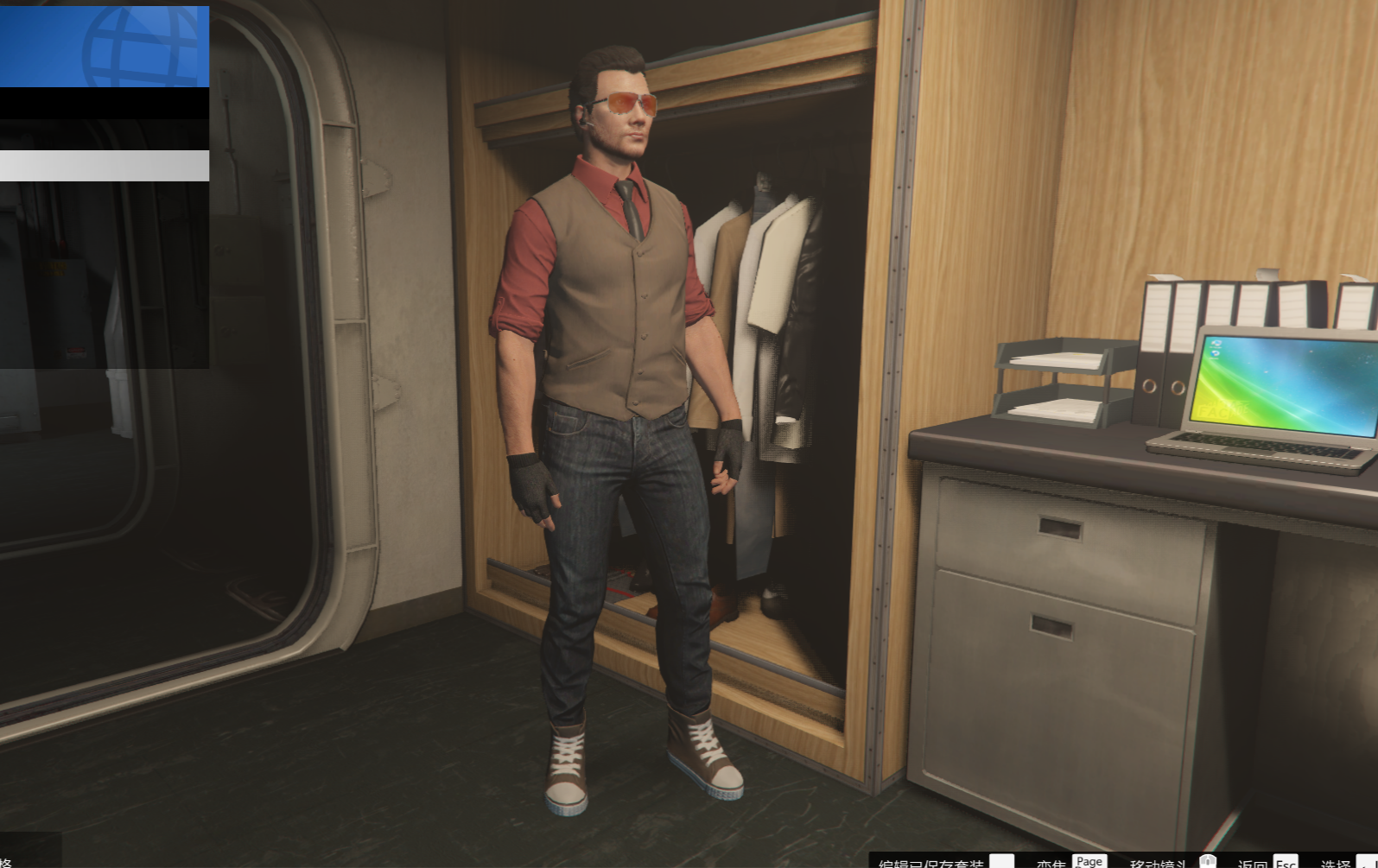Toggle the 变焦 zoom camera option
This screenshot has width=1378, height=868.
pyautogui.click(x=1050, y=862)
